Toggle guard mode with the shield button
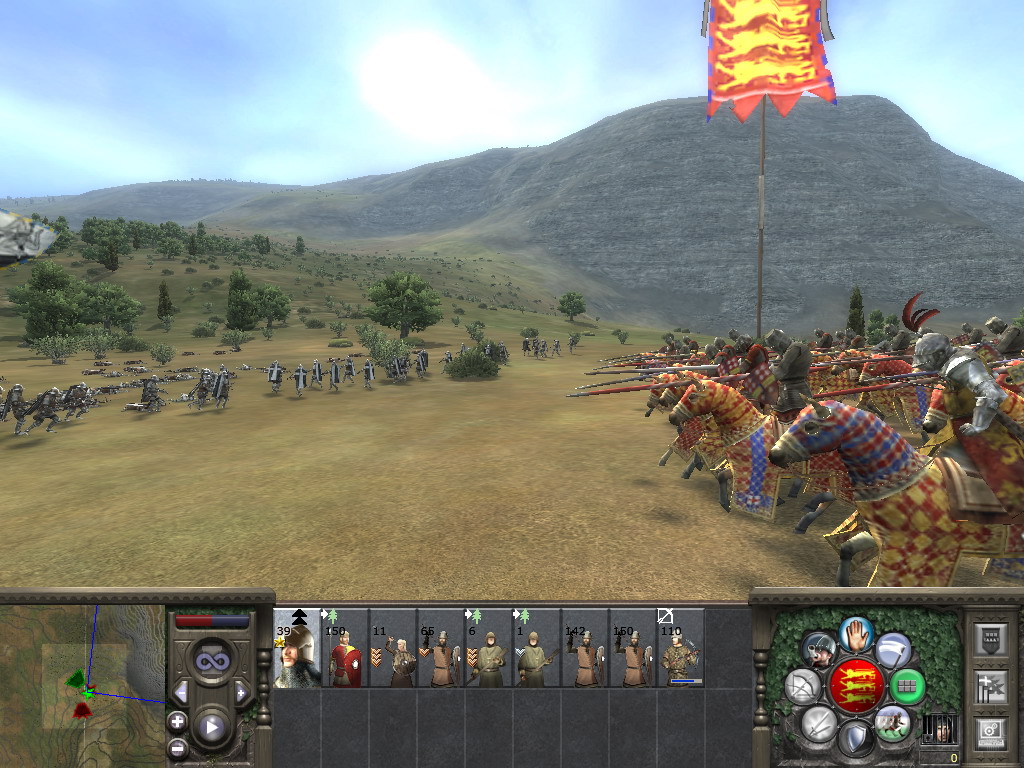Image resolution: width=1024 pixels, height=768 pixels. [855, 739]
